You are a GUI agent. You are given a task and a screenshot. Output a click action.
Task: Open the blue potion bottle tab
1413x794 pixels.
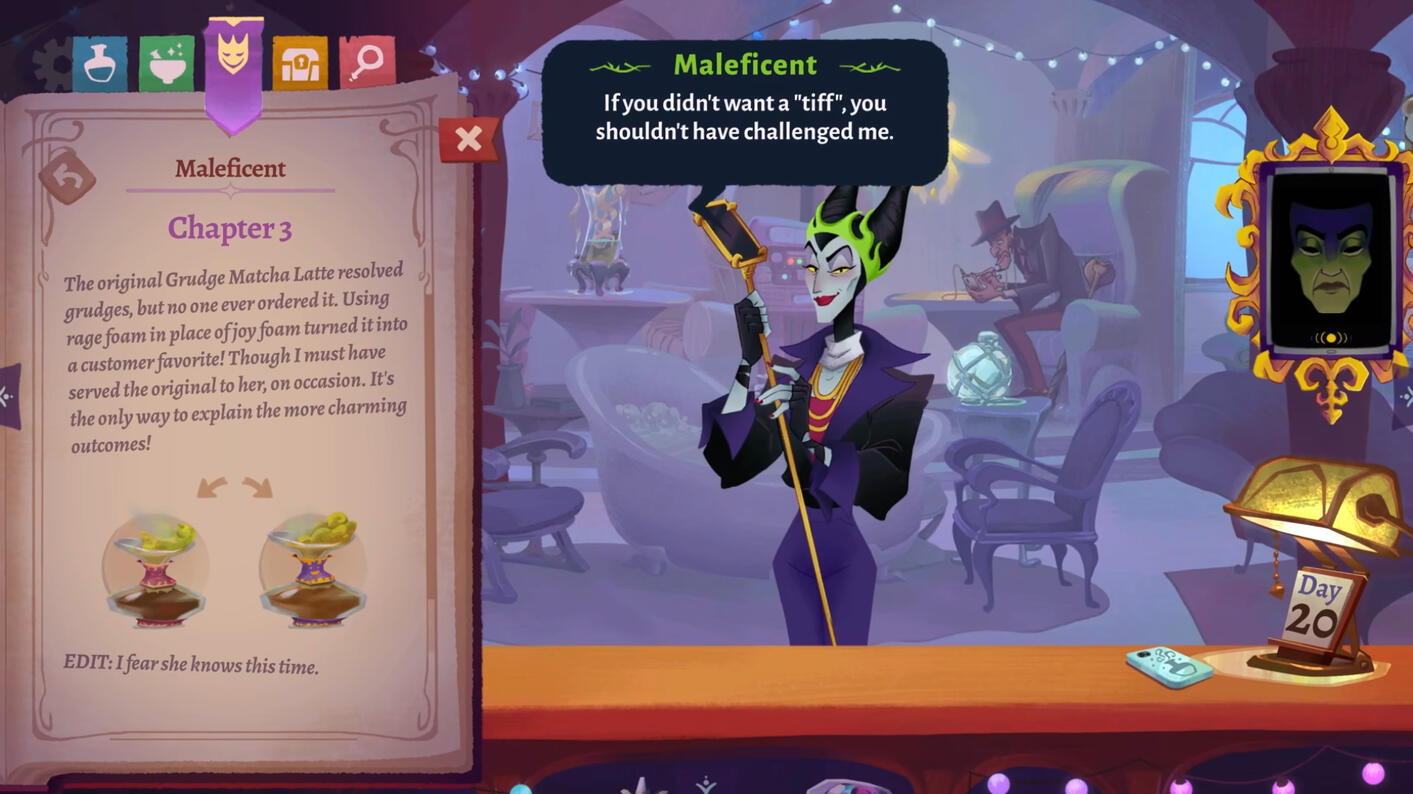point(100,60)
